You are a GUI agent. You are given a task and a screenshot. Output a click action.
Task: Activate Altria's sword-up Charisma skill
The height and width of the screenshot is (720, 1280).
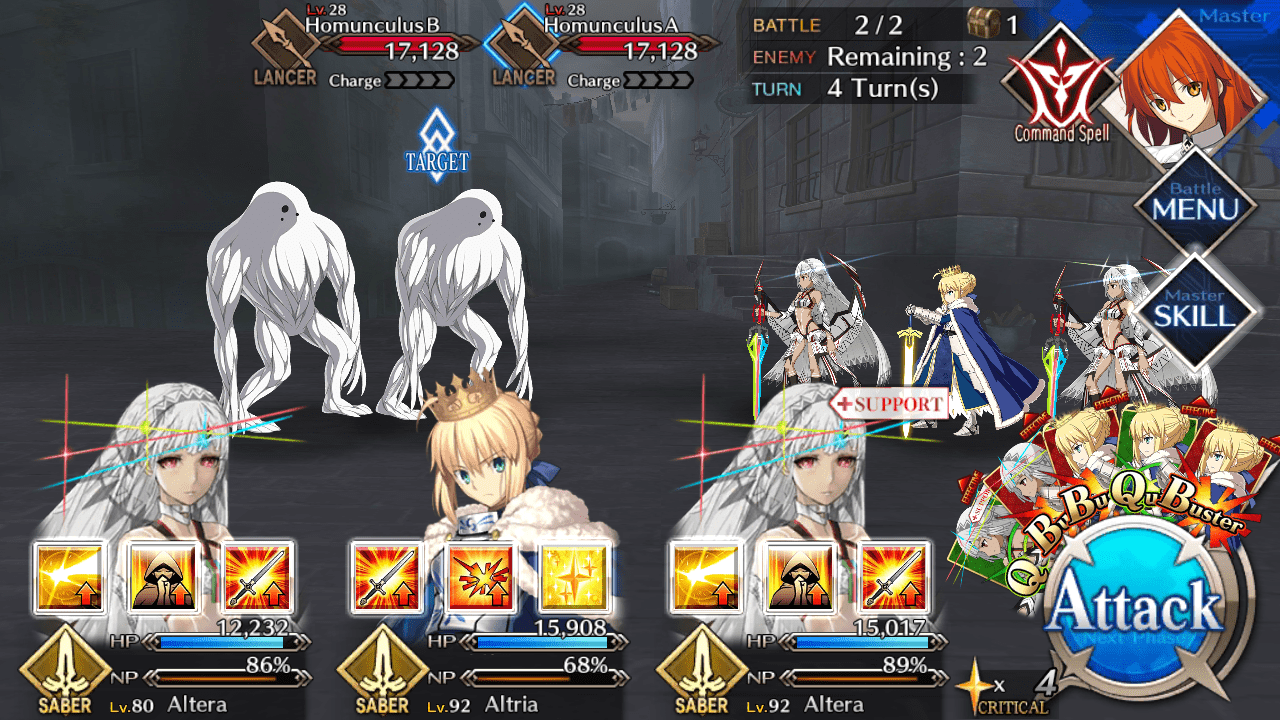pos(386,578)
